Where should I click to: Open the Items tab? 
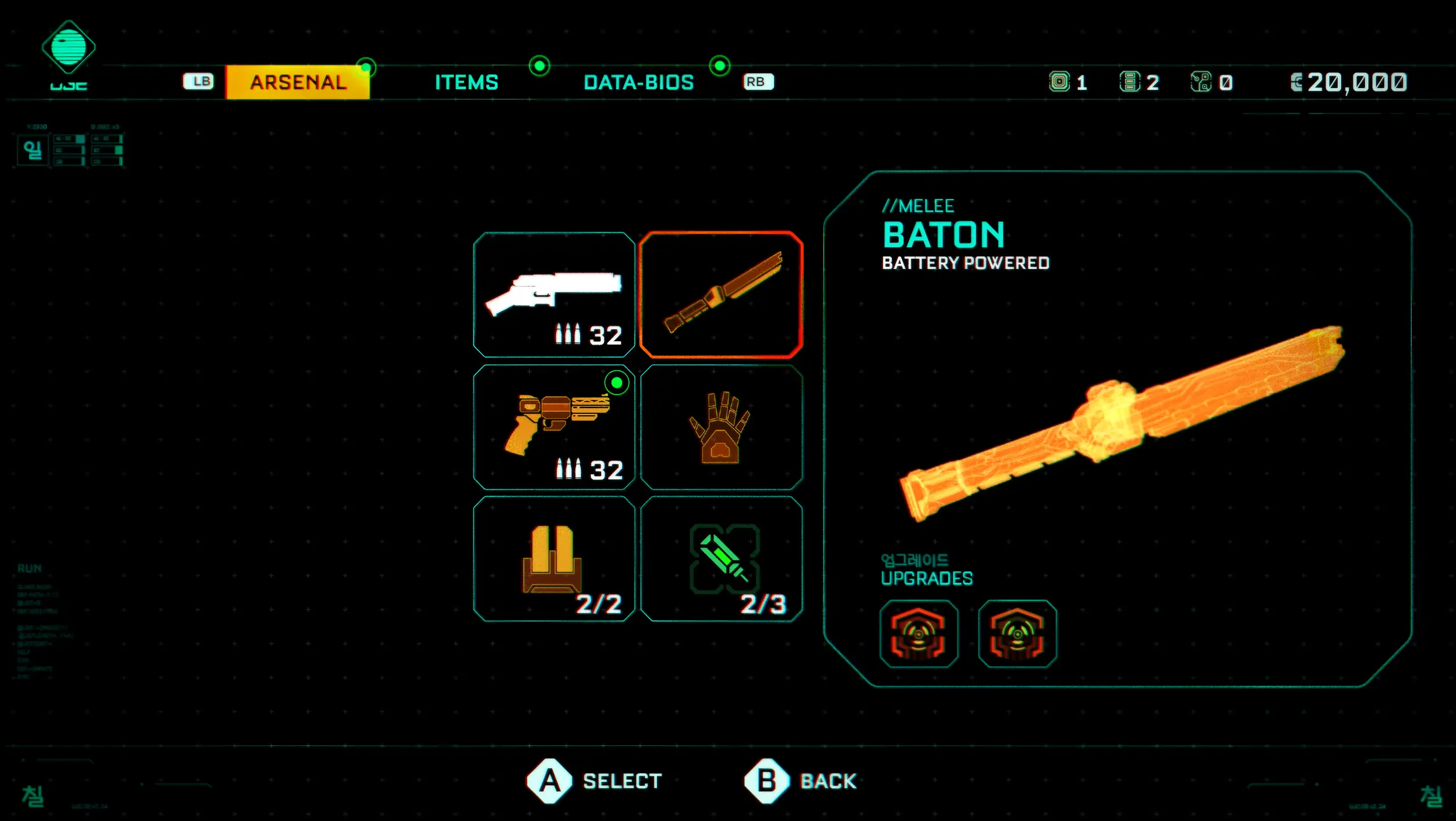(x=467, y=82)
